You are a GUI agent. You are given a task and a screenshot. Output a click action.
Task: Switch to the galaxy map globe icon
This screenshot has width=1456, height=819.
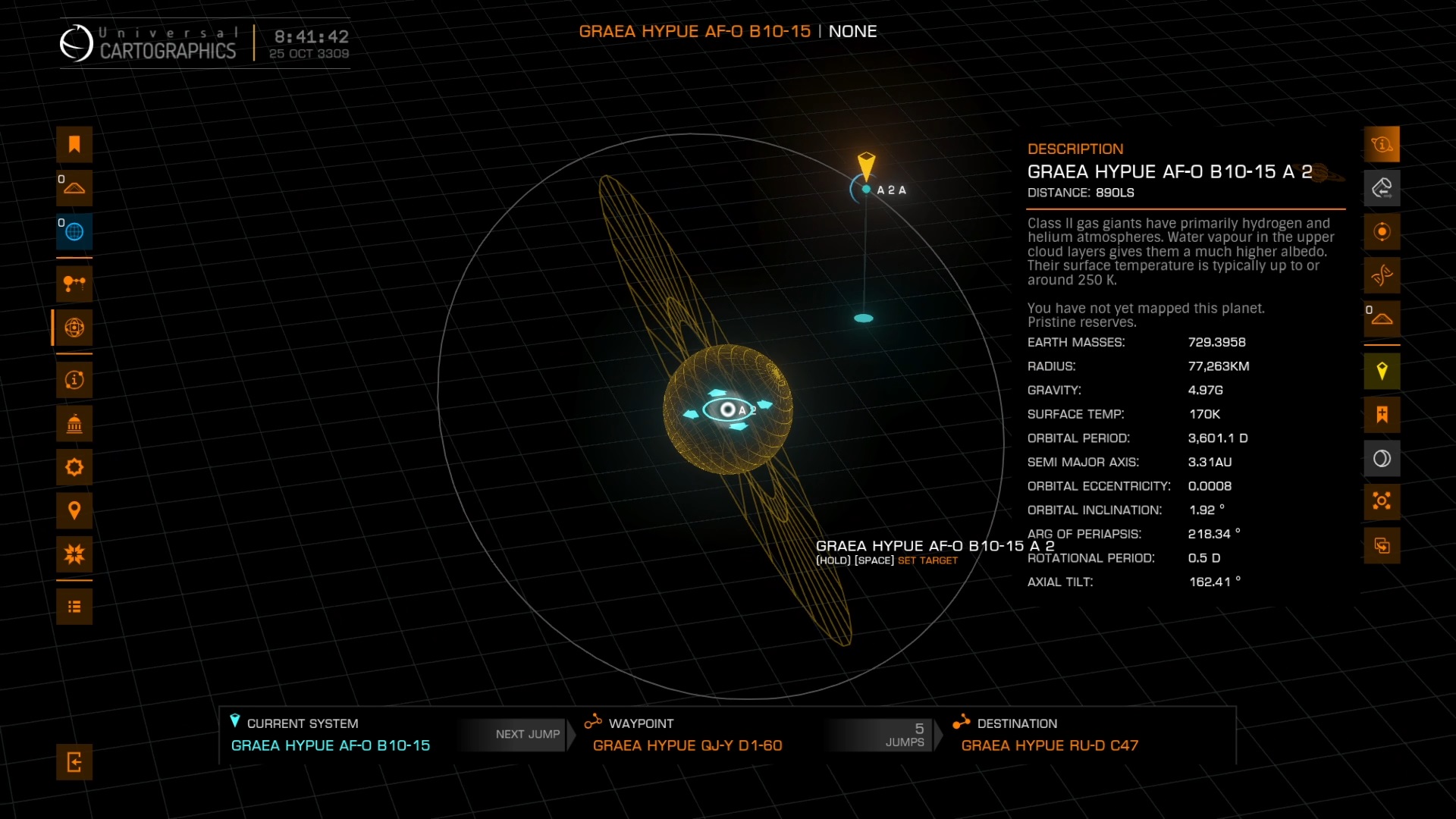click(x=74, y=231)
